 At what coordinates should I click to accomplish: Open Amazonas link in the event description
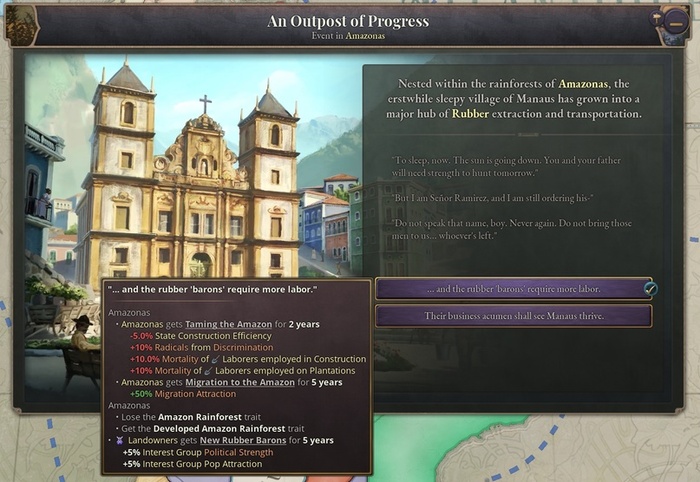582,84
